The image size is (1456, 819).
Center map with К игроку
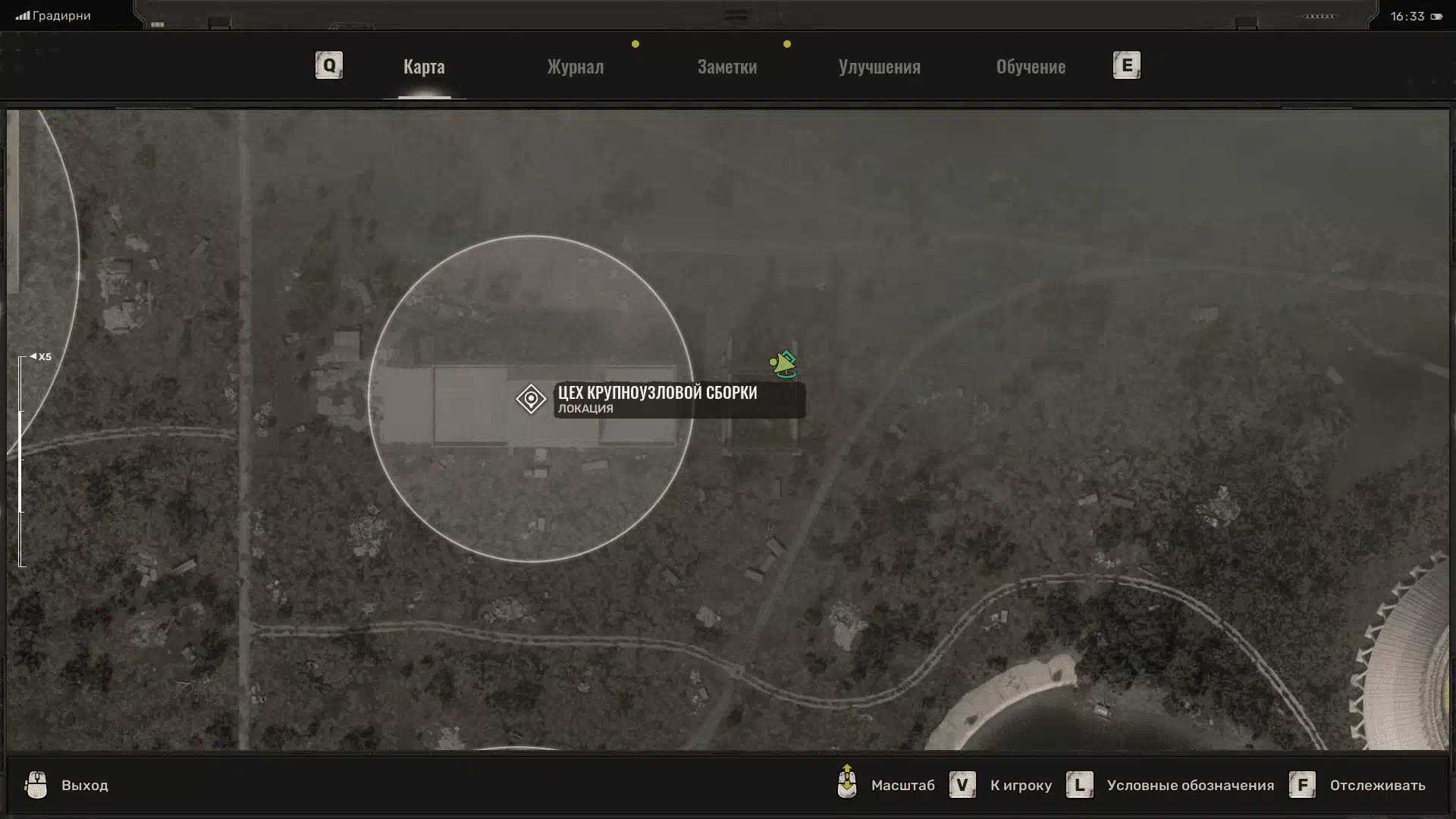click(1001, 785)
